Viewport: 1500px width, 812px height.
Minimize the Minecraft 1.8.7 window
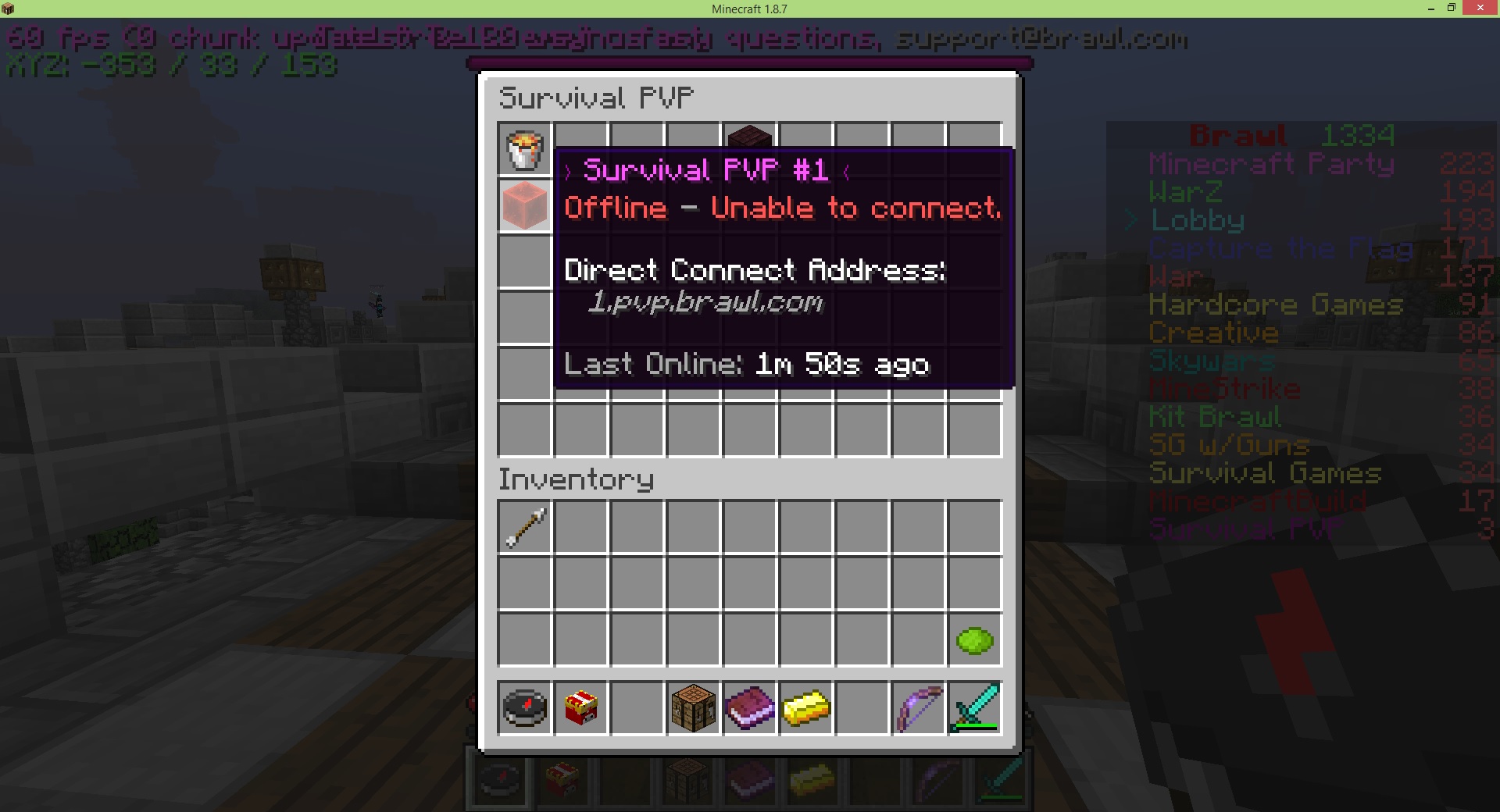[1431, 9]
